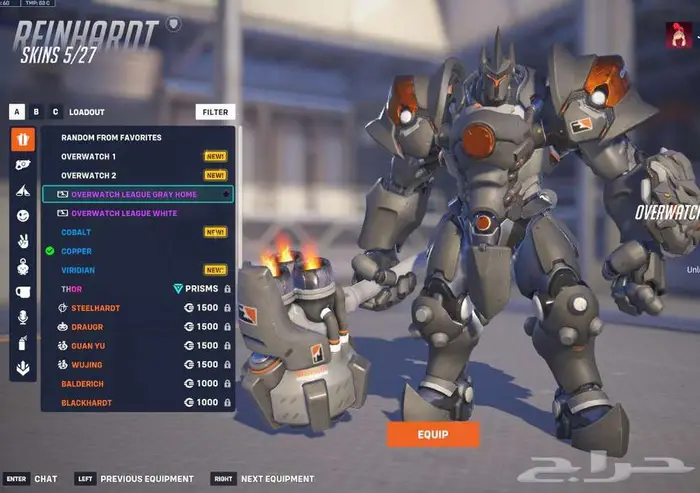Select the Draugr skin

click(87, 327)
